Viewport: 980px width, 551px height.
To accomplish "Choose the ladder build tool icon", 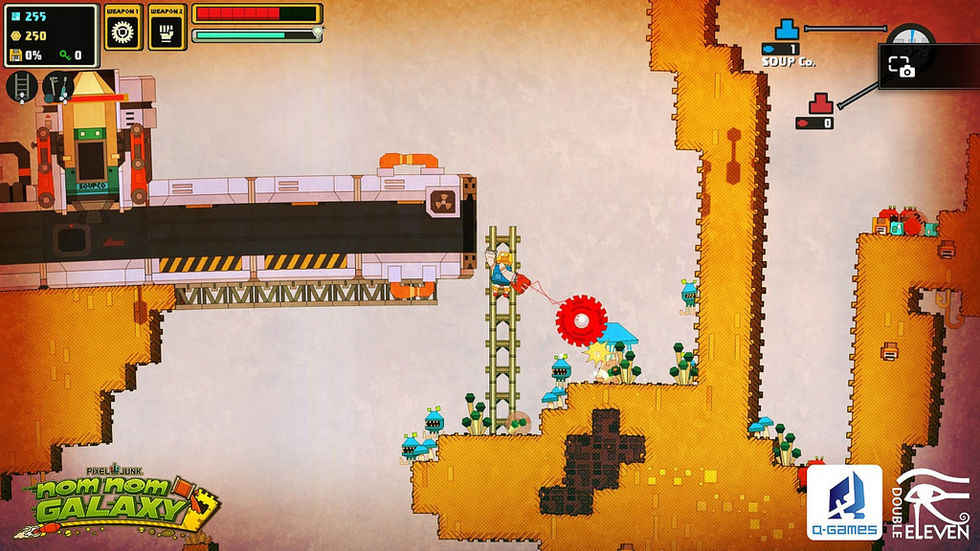I will point(22,87).
